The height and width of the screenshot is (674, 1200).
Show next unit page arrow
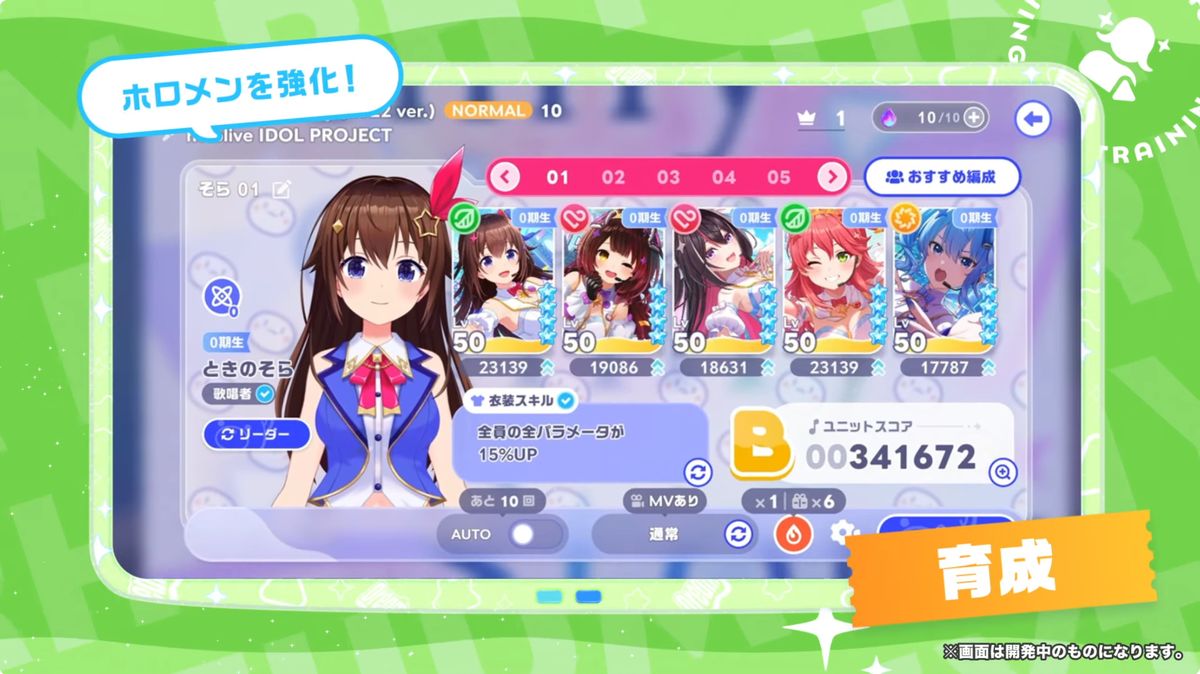832,178
